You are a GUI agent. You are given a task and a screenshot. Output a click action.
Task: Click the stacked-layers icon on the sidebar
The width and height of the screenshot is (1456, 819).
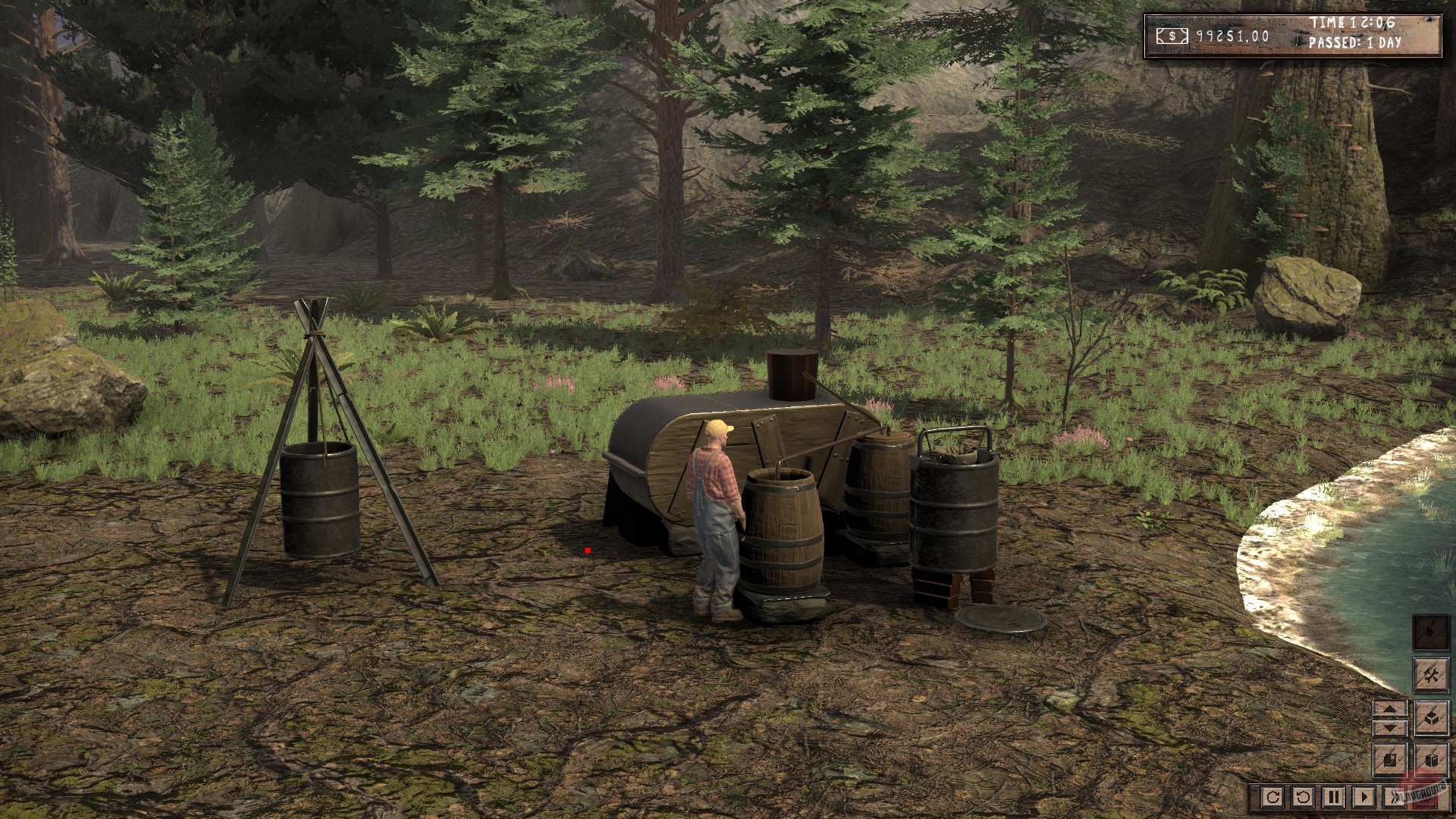point(1432,717)
